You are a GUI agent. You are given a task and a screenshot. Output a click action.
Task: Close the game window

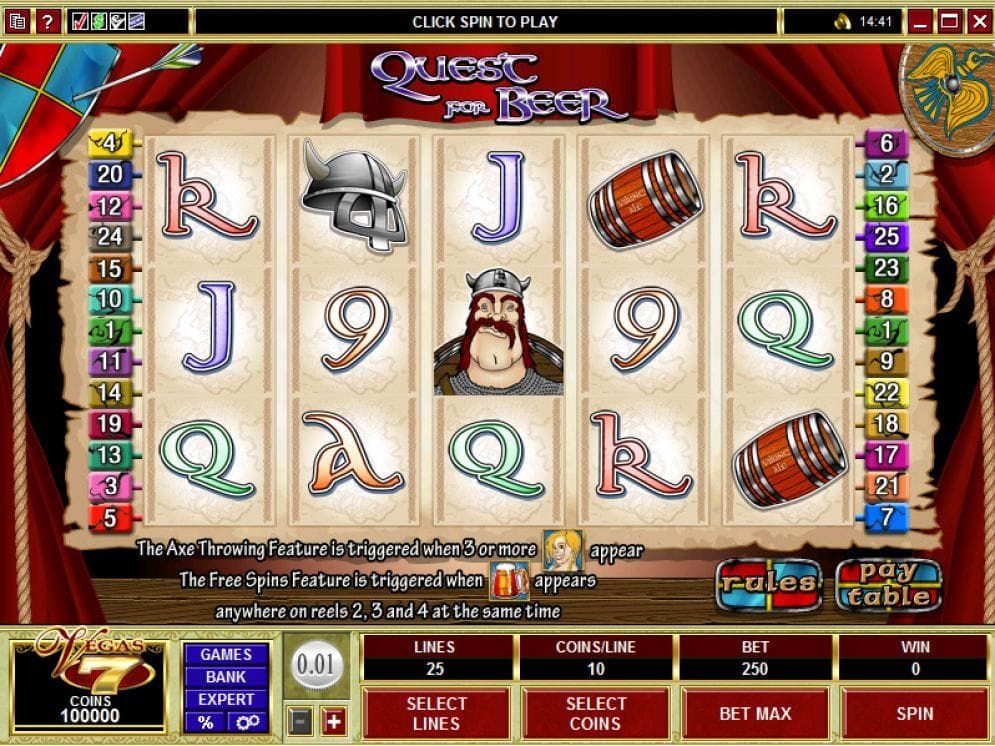pyautogui.click(x=977, y=21)
